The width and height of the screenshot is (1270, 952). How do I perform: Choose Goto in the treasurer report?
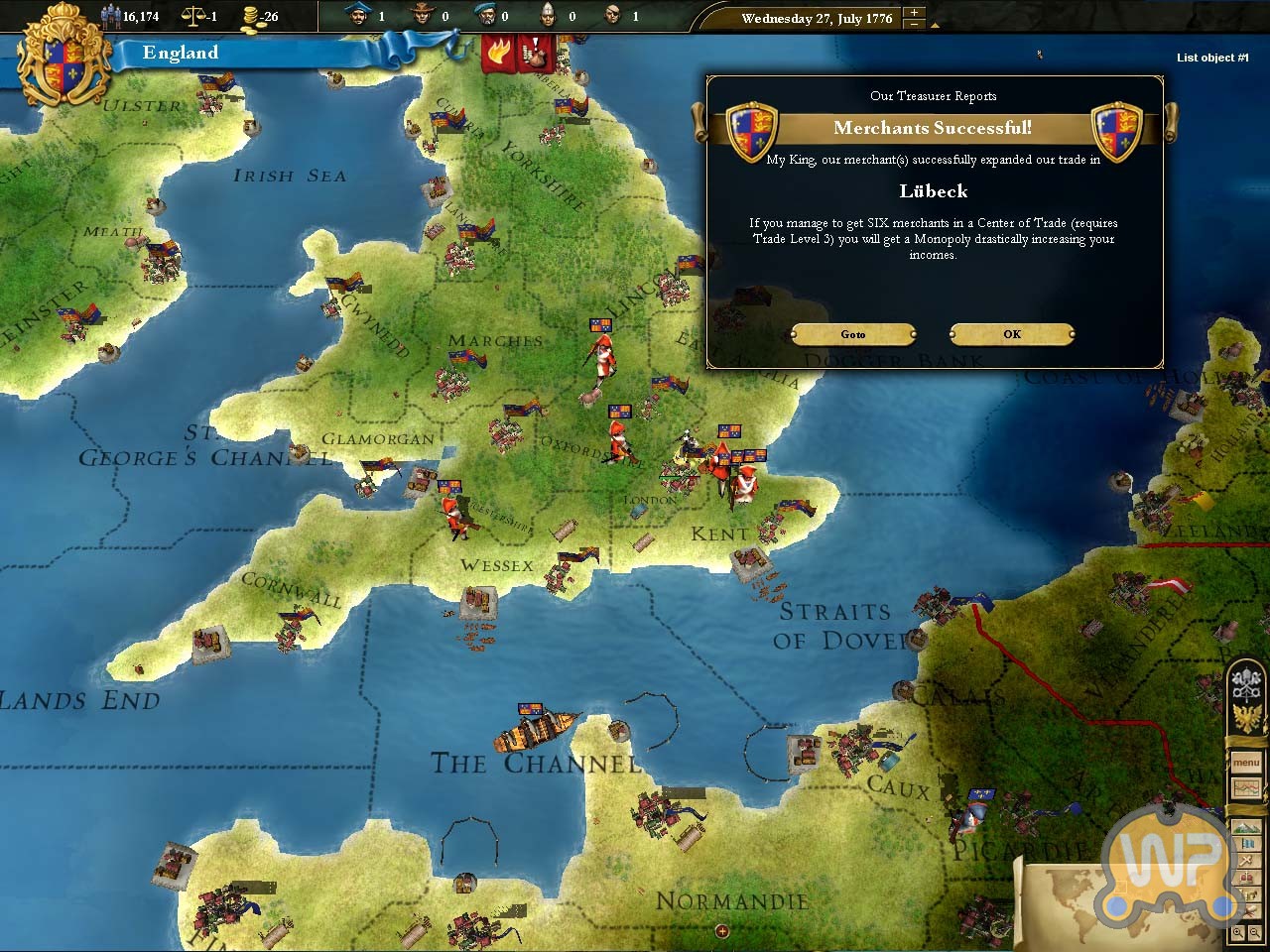click(853, 334)
